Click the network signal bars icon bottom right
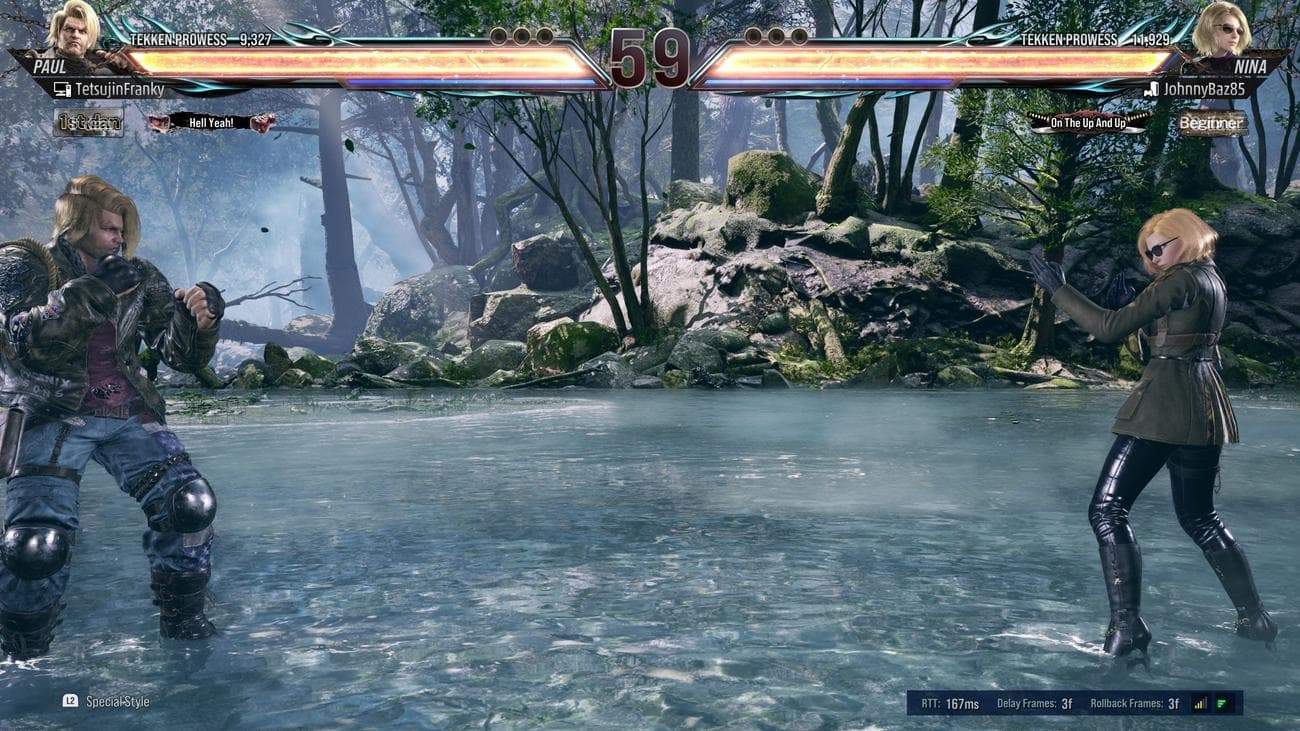The image size is (1300, 731). [x=1199, y=703]
